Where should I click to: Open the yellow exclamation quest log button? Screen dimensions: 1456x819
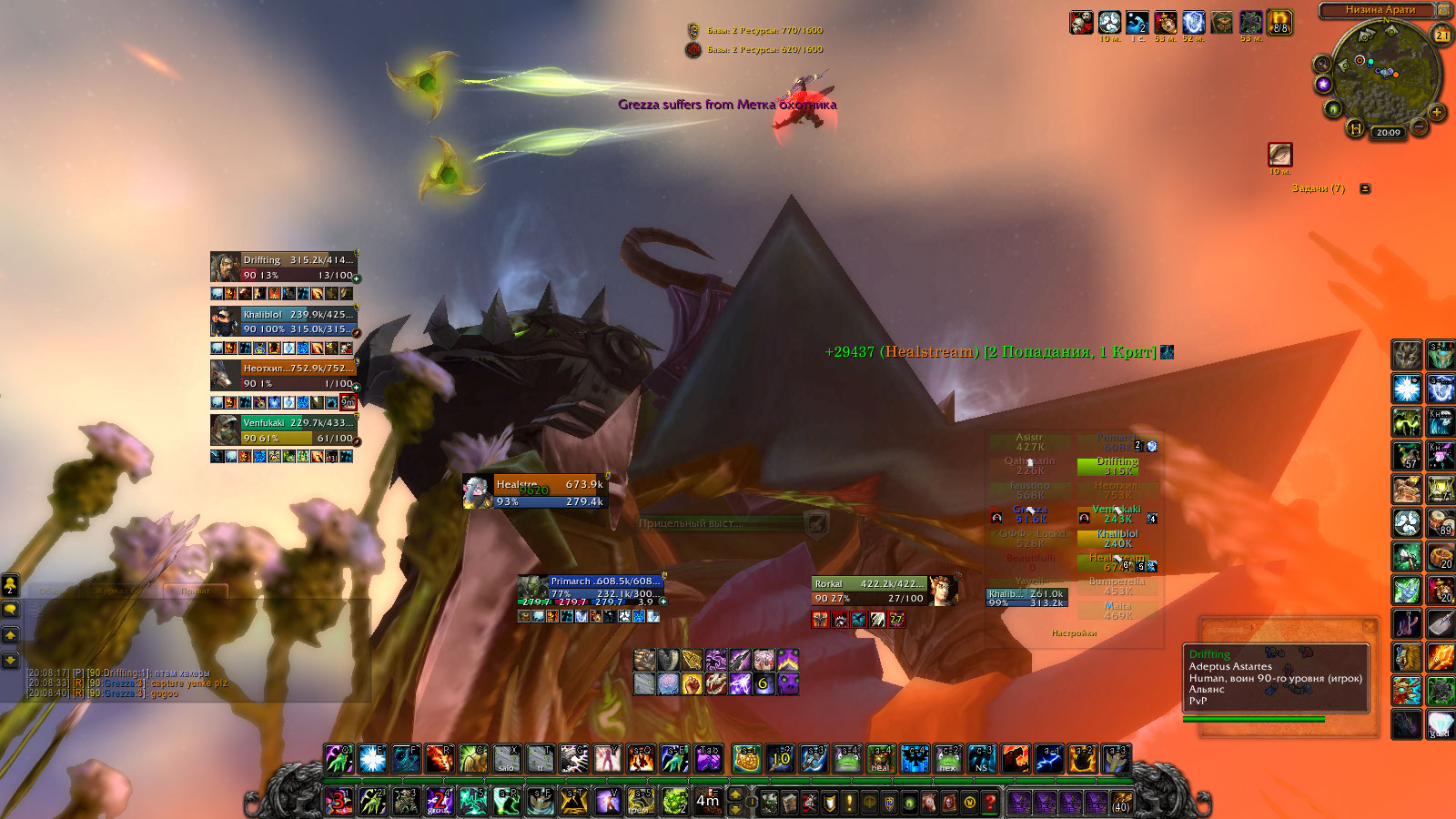coord(849,802)
